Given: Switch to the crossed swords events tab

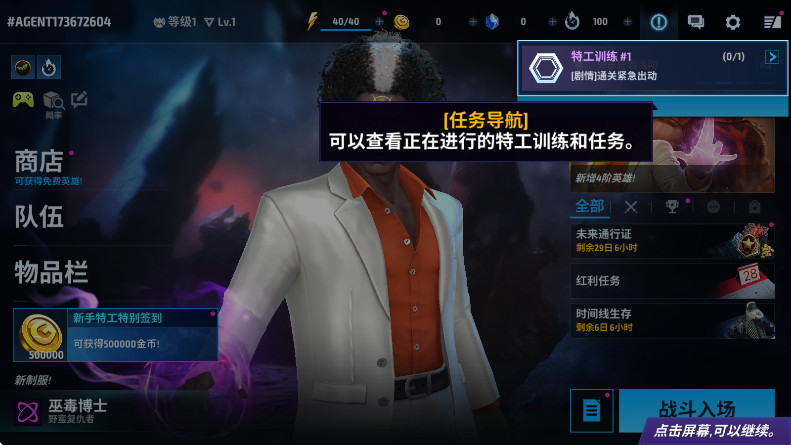Looking at the screenshot, I should [631, 207].
